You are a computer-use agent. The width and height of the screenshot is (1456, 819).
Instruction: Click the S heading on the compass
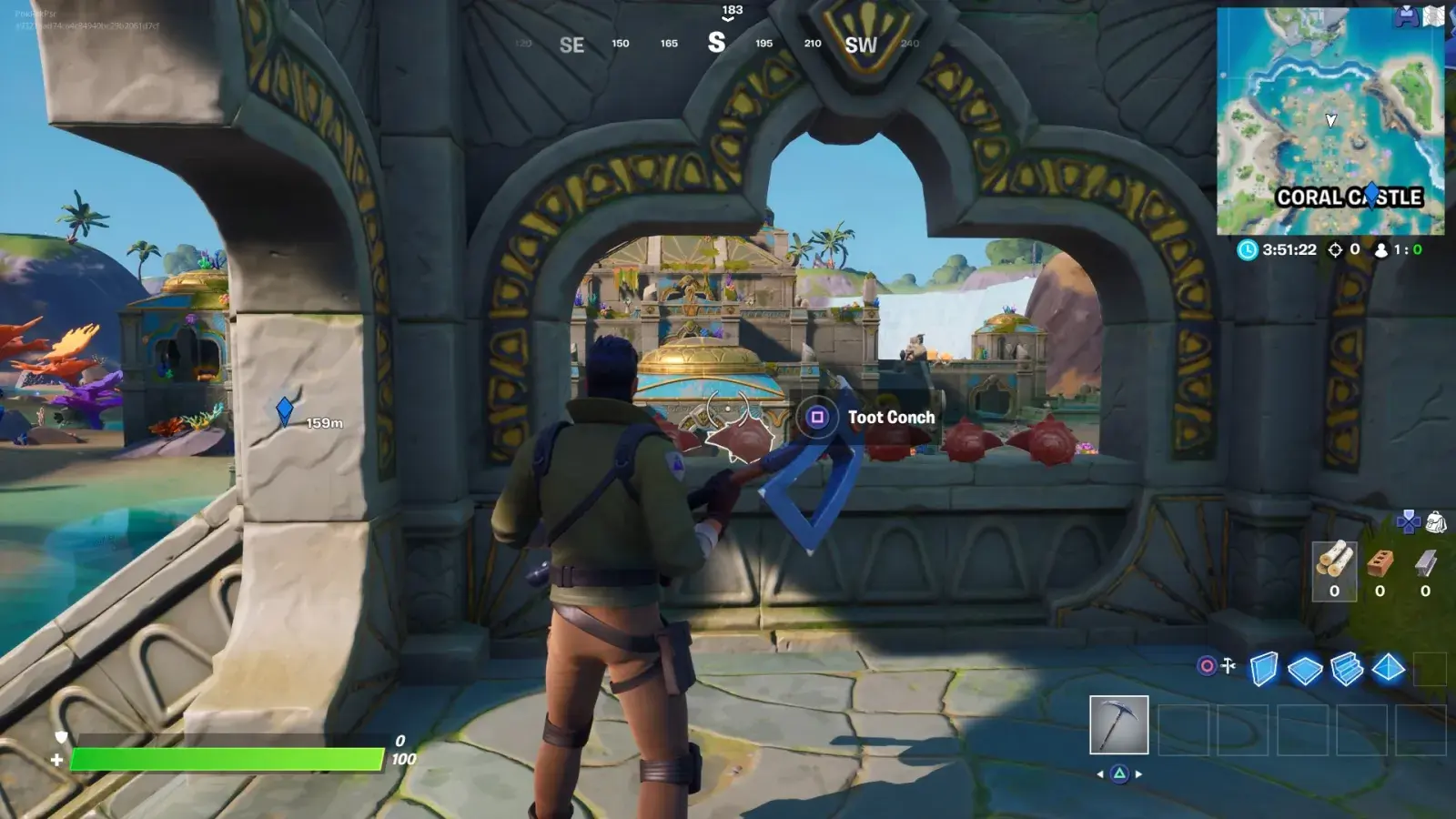point(718,43)
